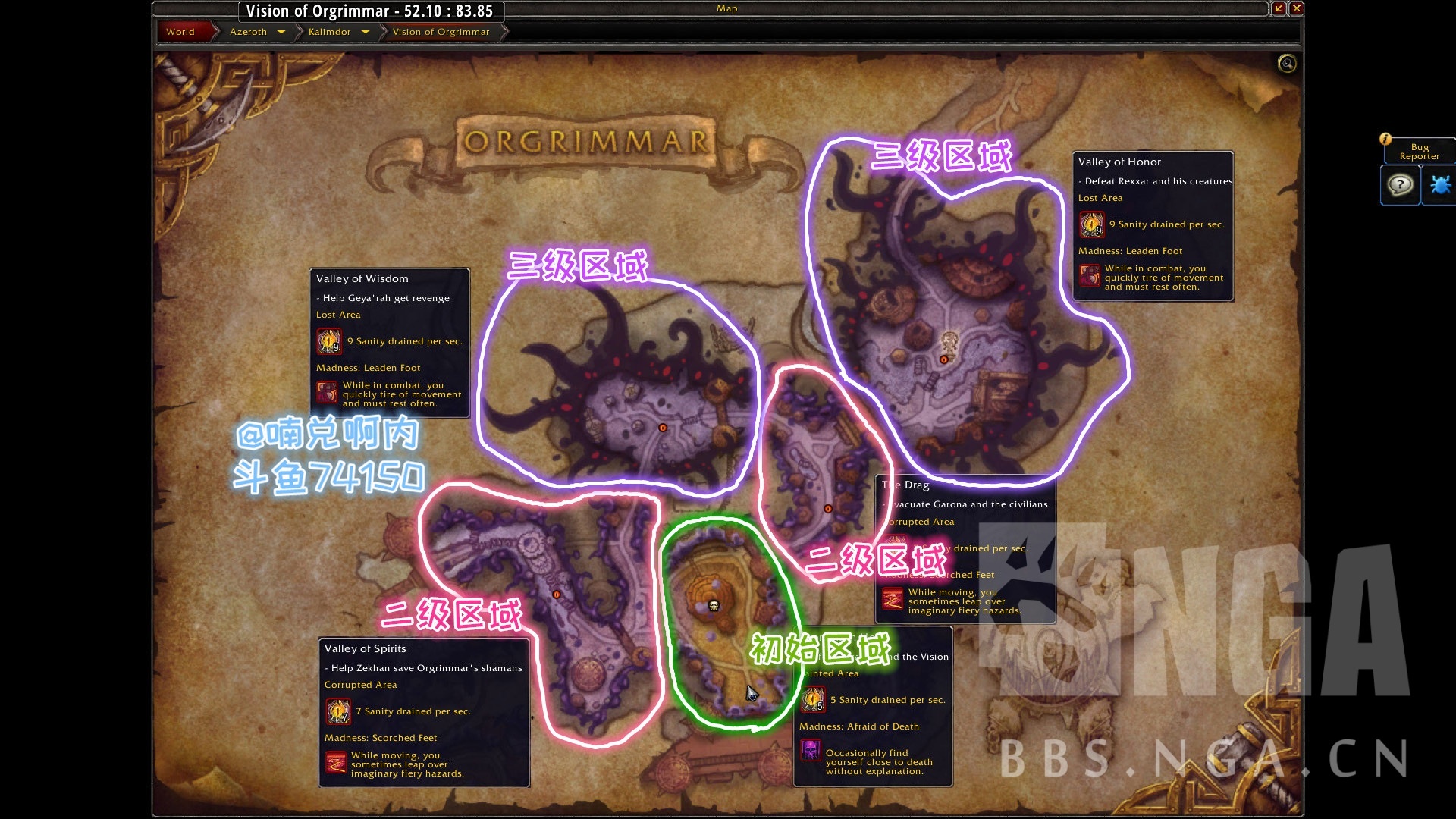This screenshot has height=819, width=1456.
Task: Click the map zoom magnifier icon
Action: (x=1285, y=64)
